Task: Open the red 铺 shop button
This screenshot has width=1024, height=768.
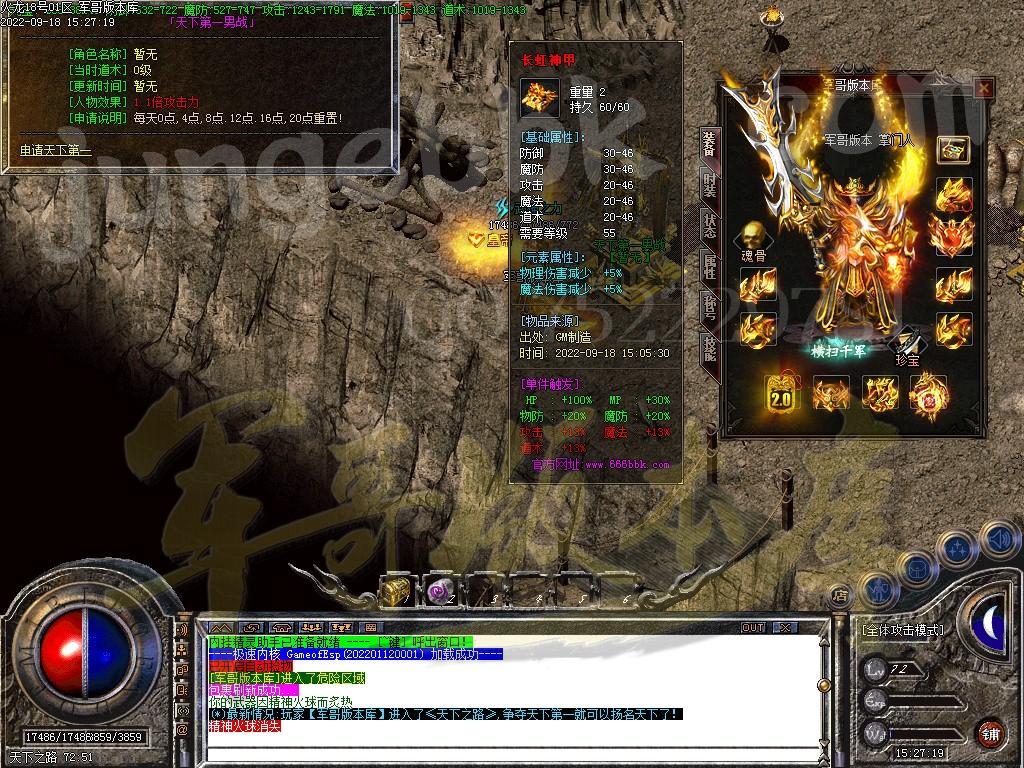Action: 990,732
